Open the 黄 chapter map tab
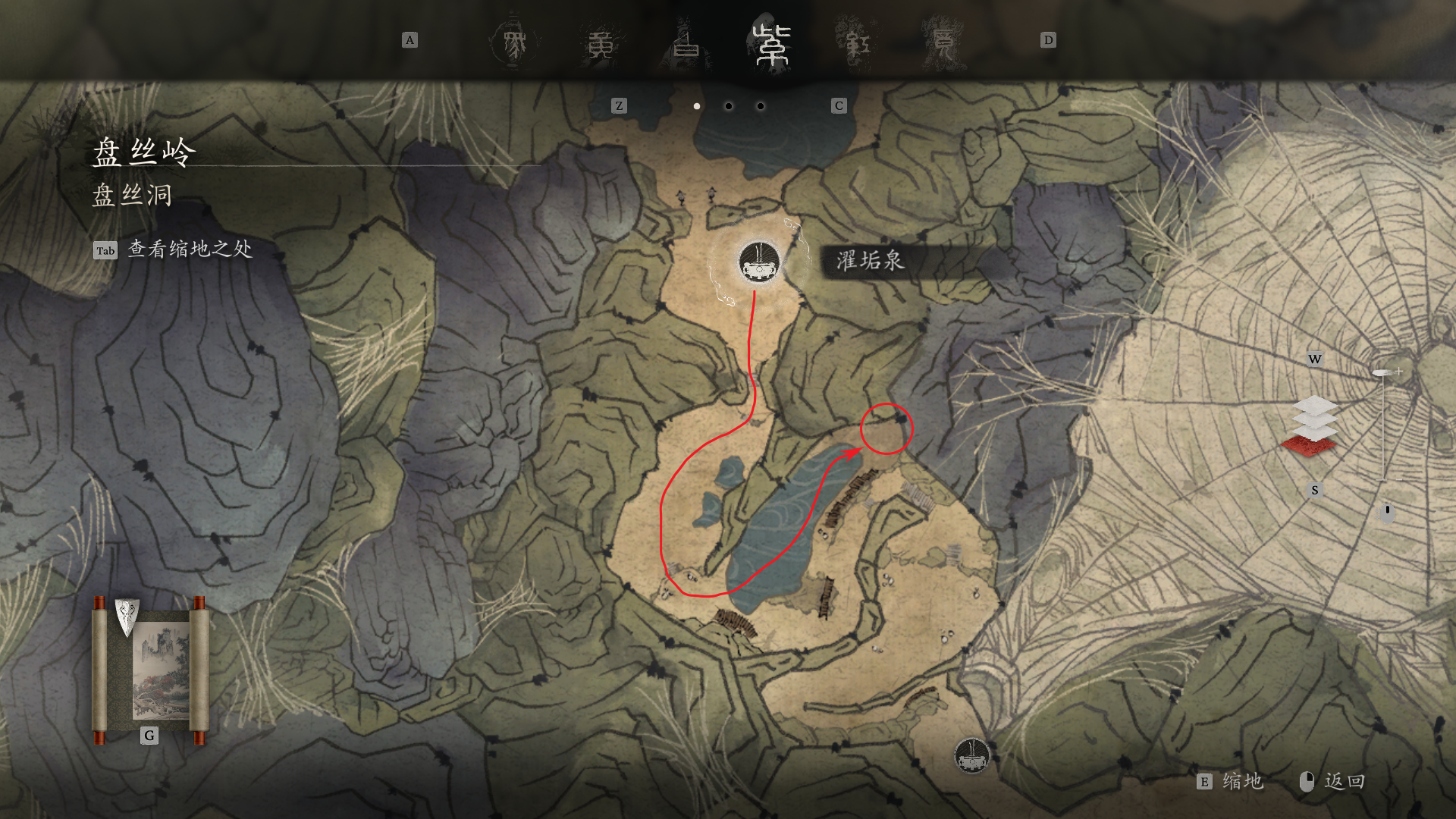 pyautogui.click(x=601, y=44)
